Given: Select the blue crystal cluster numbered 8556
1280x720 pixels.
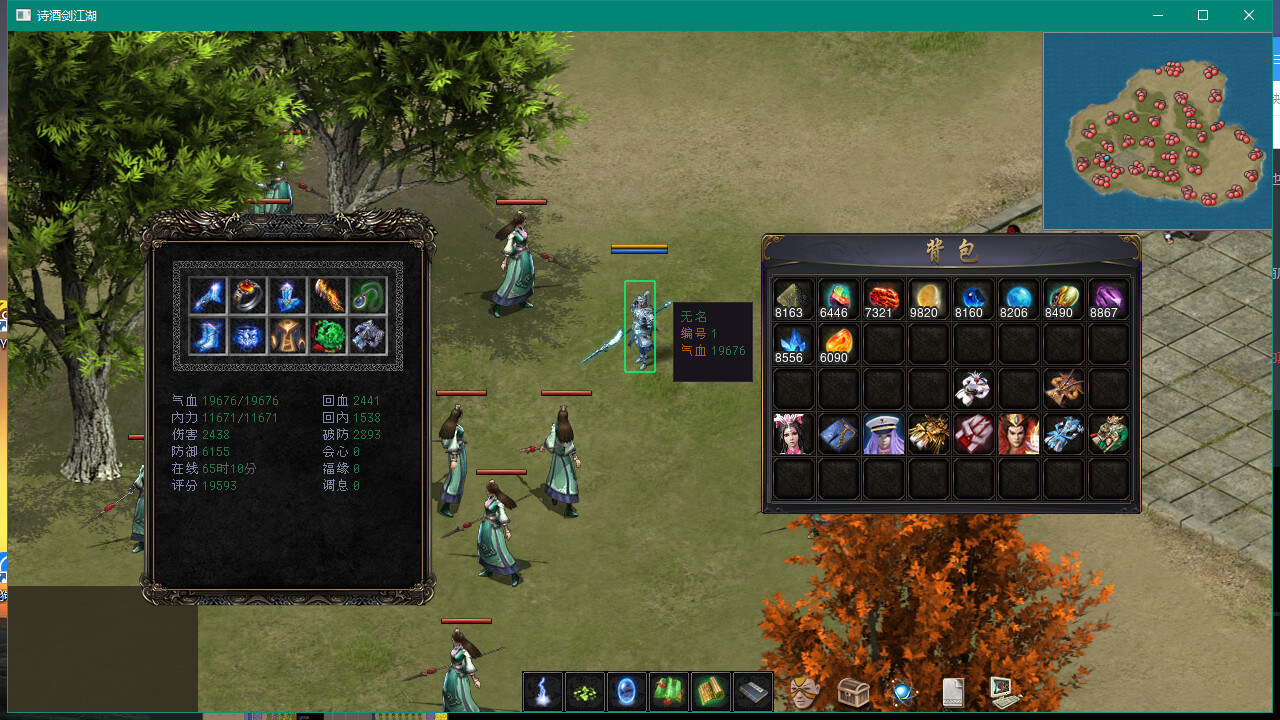Looking at the screenshot, I should point(794,344).
